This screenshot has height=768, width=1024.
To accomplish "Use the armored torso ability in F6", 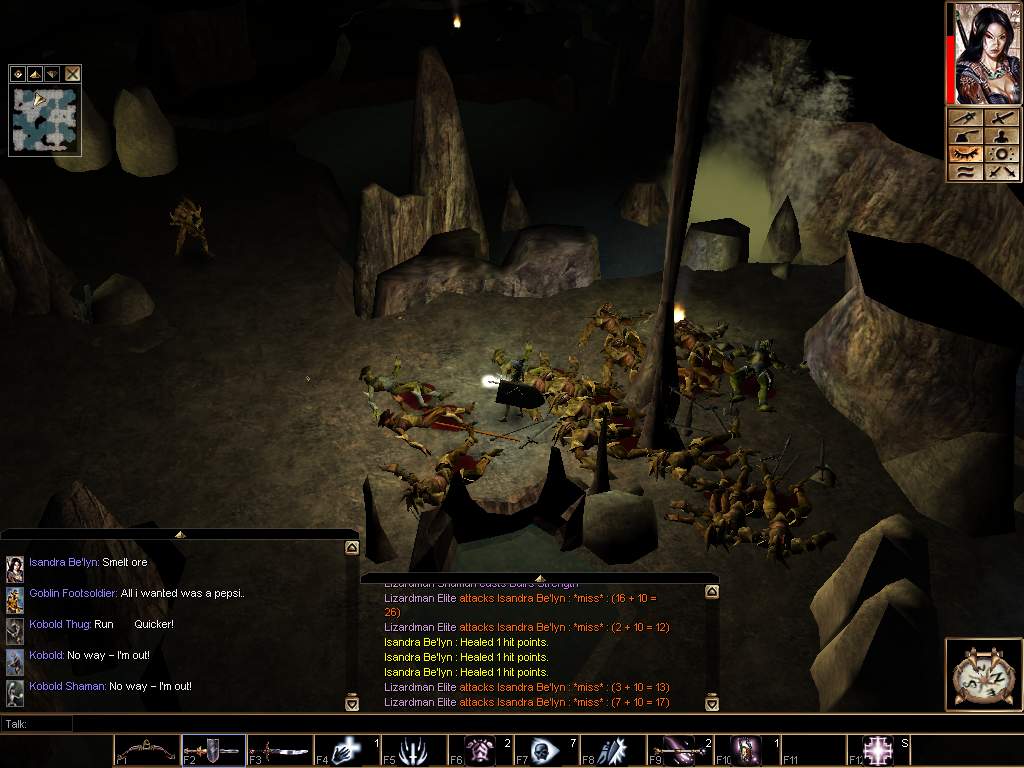I will point(480,750).
